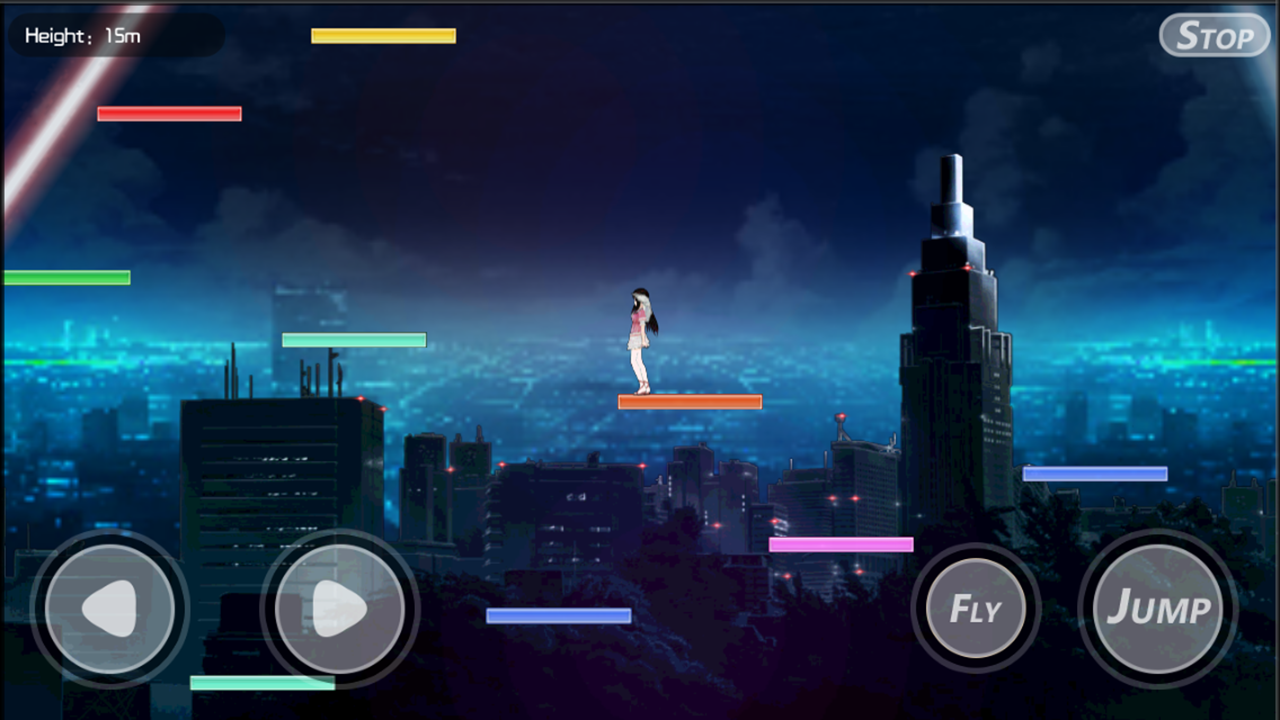Tap the Fly action button

(975, 608)
